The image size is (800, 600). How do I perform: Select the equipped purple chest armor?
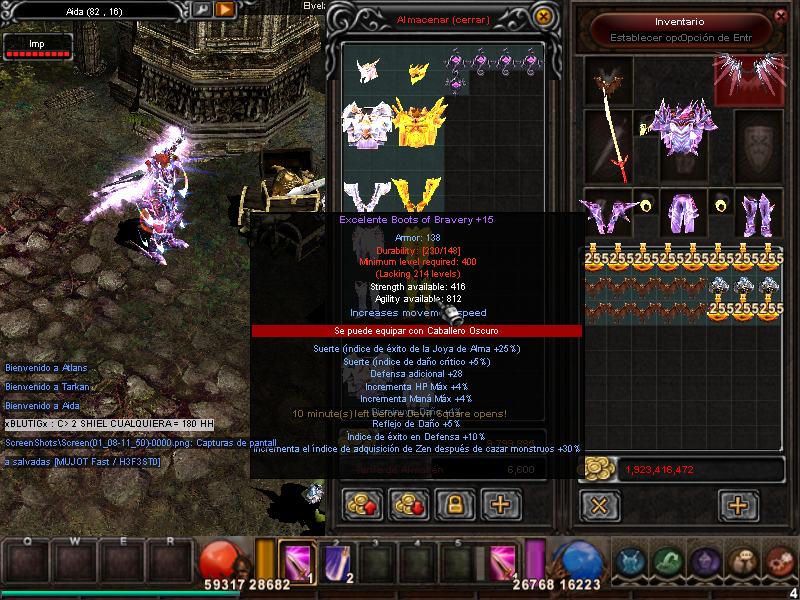pyautogui.click(x=682, y=126)
